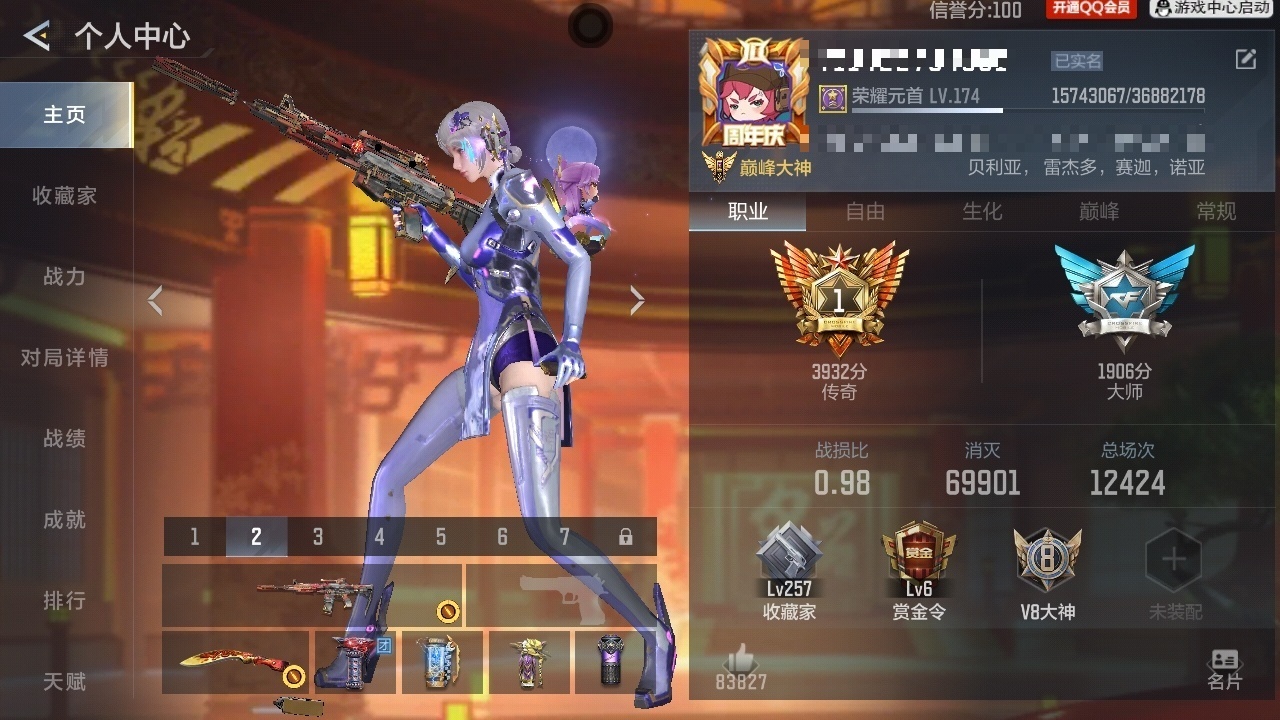The image size is (1280, 720).
Task: Open 对局详情 match details
Action: click(x=65, y=358)
